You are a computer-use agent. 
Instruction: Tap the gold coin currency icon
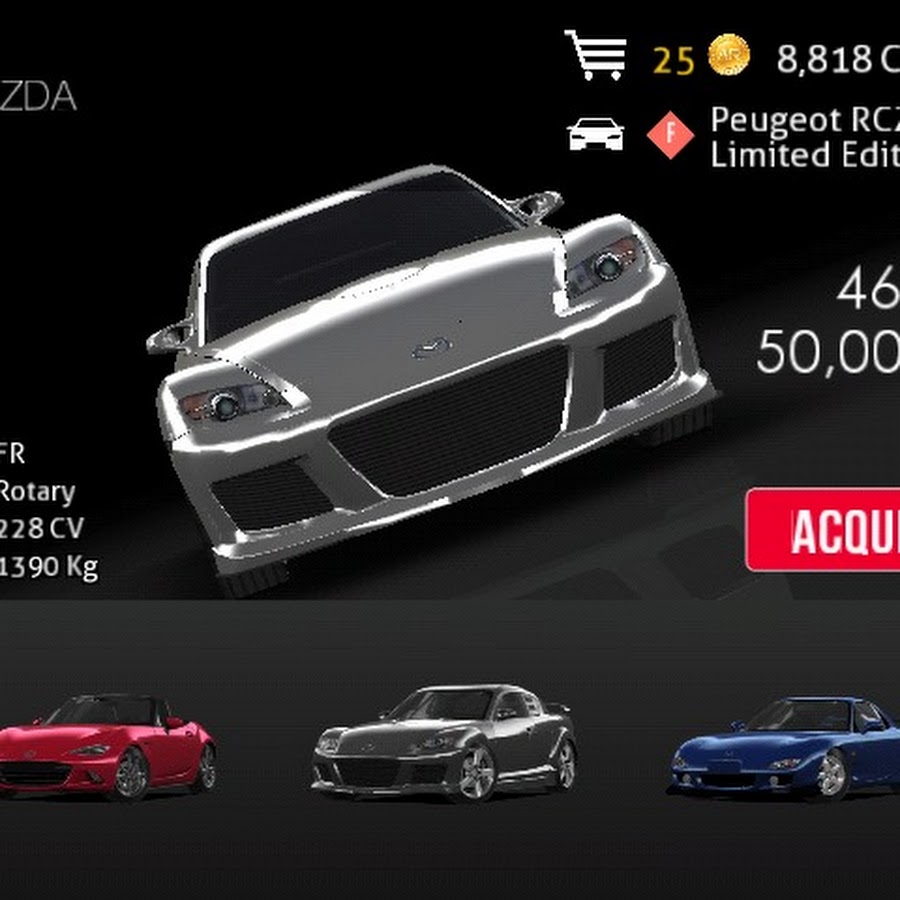point(729,59)
